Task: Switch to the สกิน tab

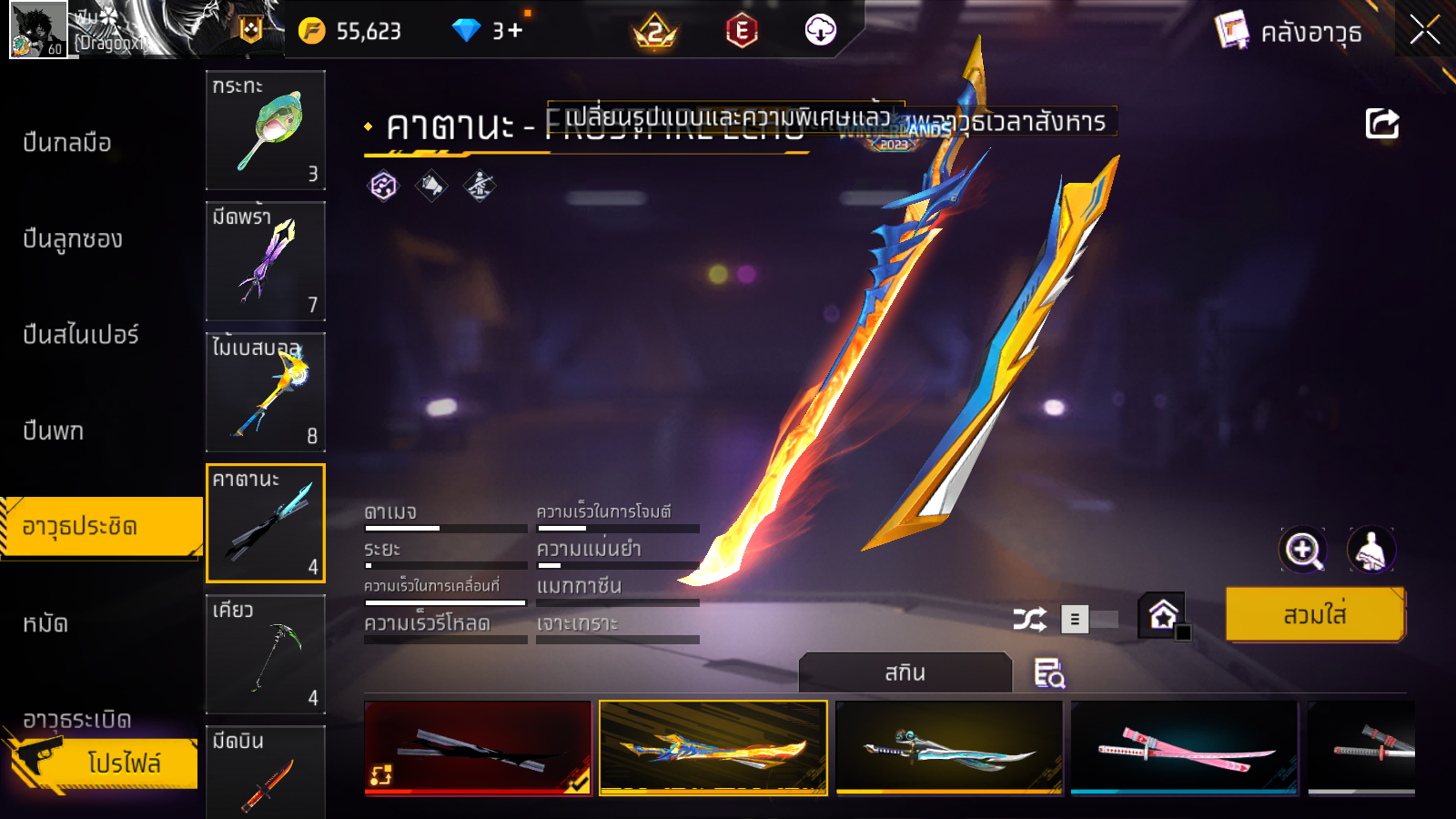Action: coord(905,672)
